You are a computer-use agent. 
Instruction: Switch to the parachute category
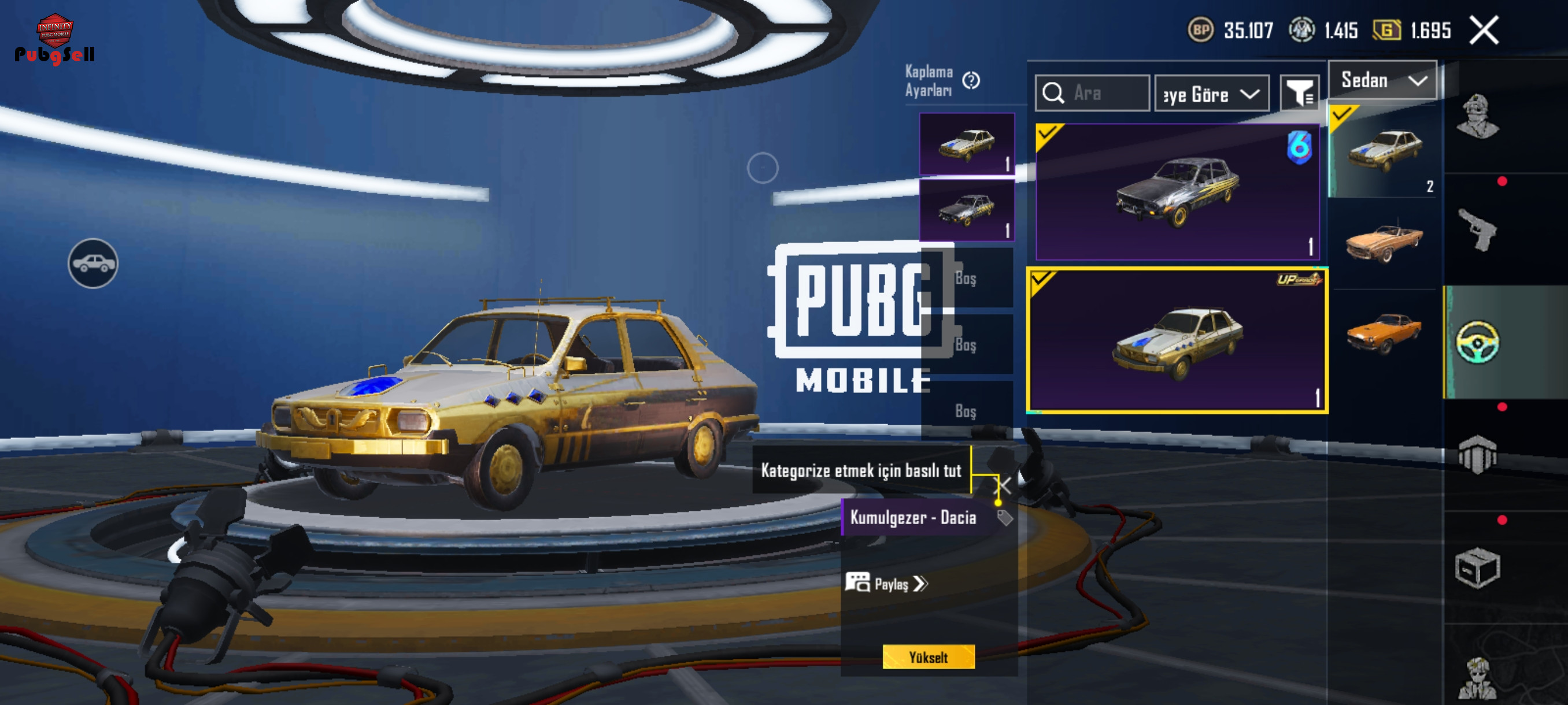pyautogui.click(x=1477, y=454)
